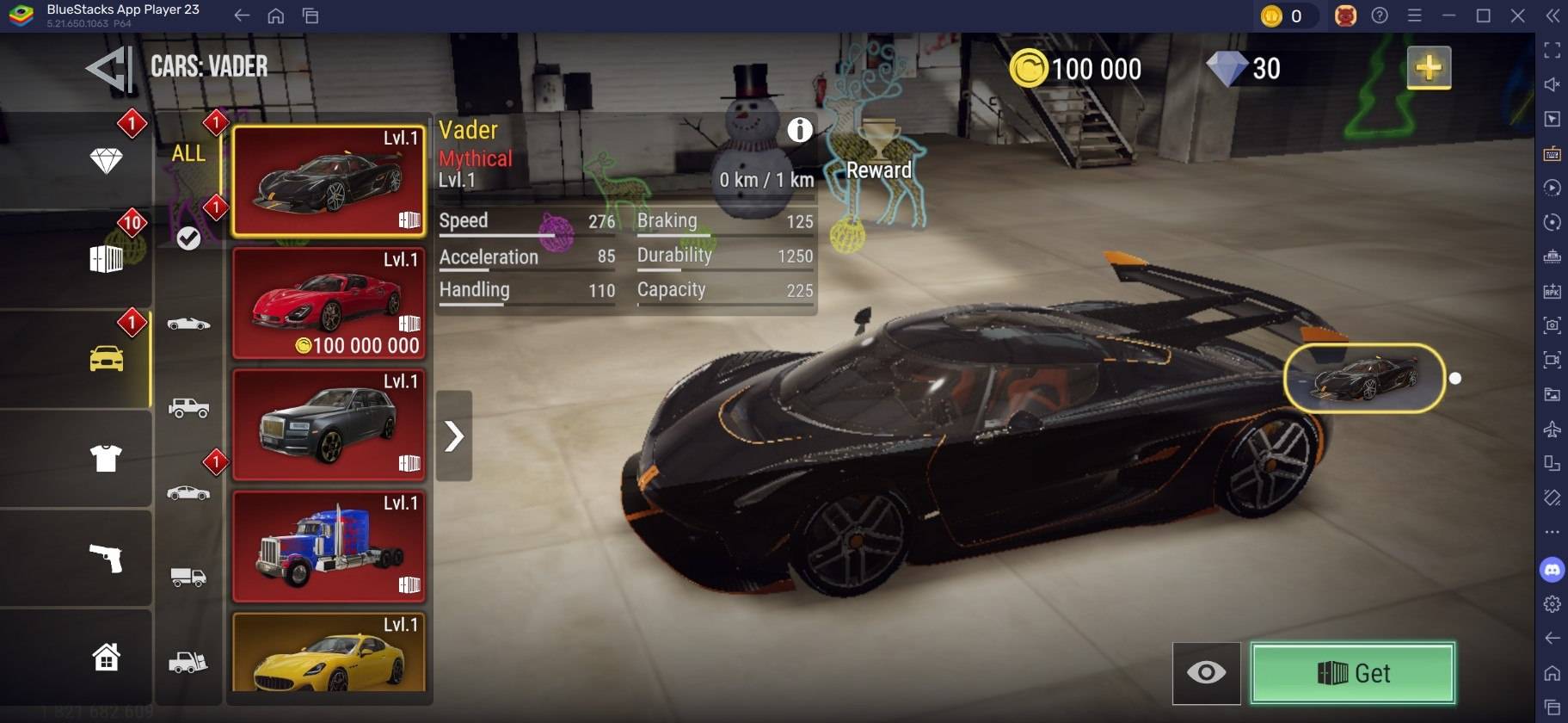Select the ALL vehicle filter
Image resolution: width=1568 pixels, height=723 pixels.
pos(188,154)
